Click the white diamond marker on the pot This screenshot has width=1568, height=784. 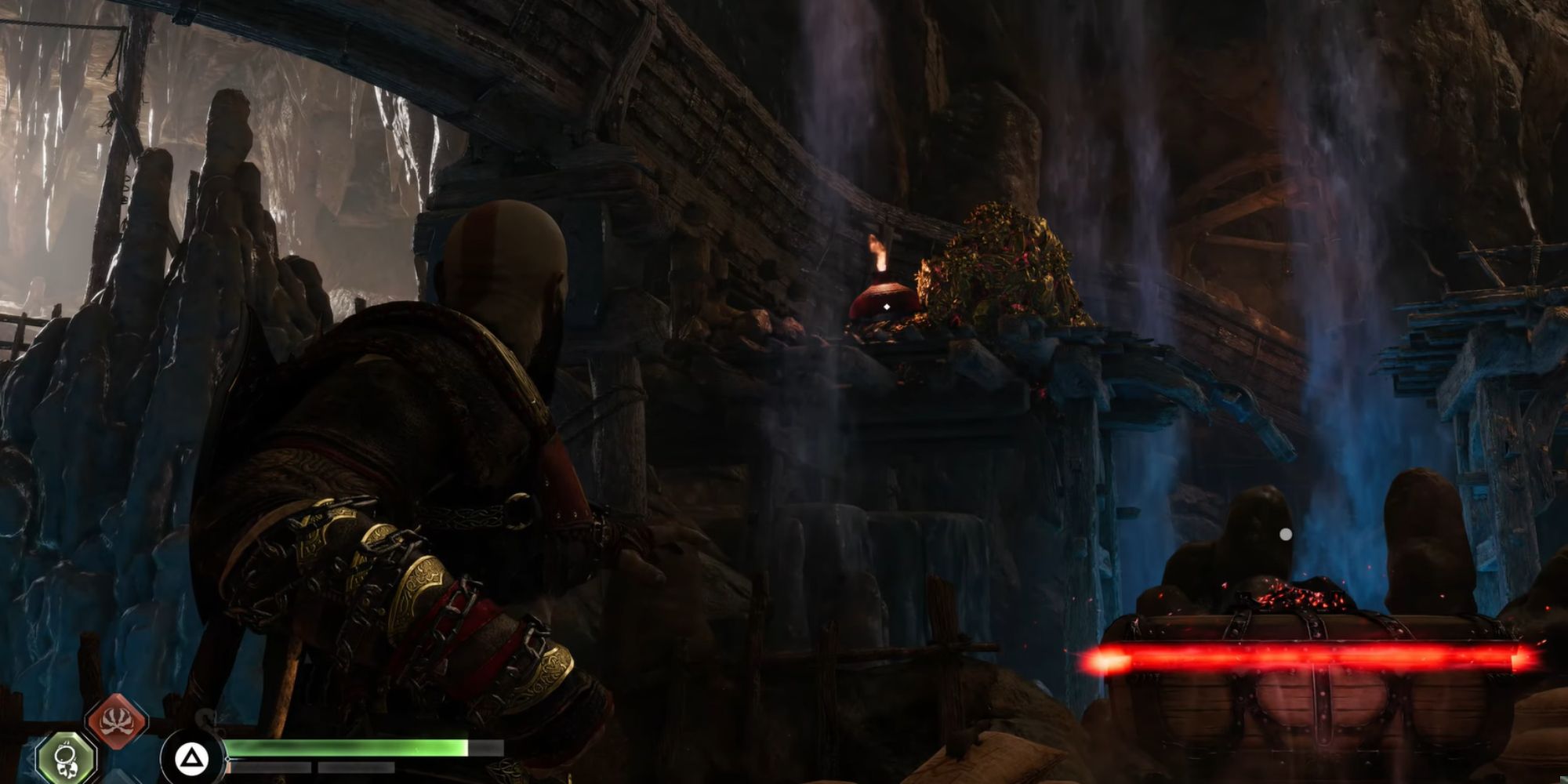[x=886, y=307]
